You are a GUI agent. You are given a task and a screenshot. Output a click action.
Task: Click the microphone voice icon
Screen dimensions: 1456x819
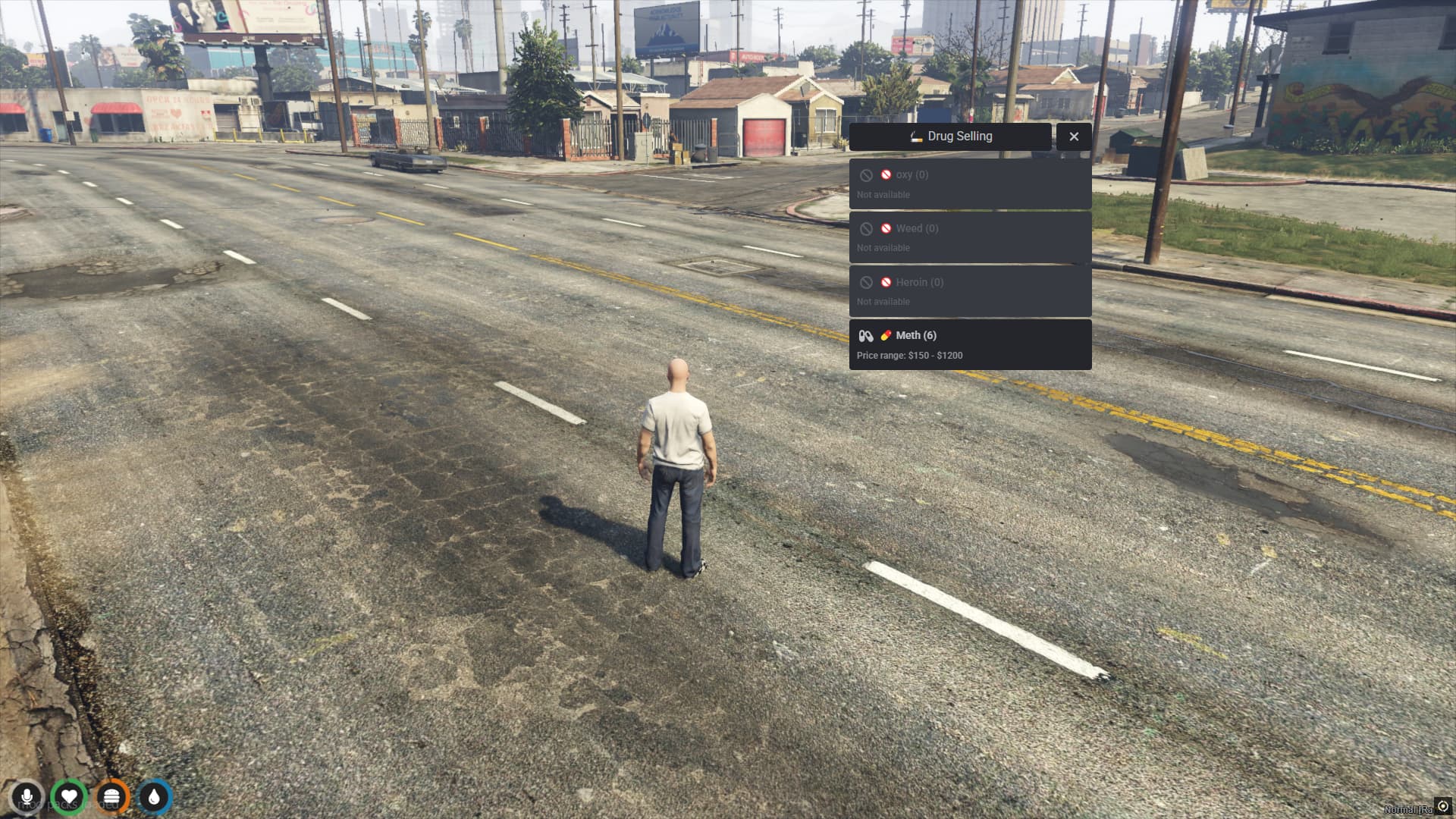[x=27, y=798]
